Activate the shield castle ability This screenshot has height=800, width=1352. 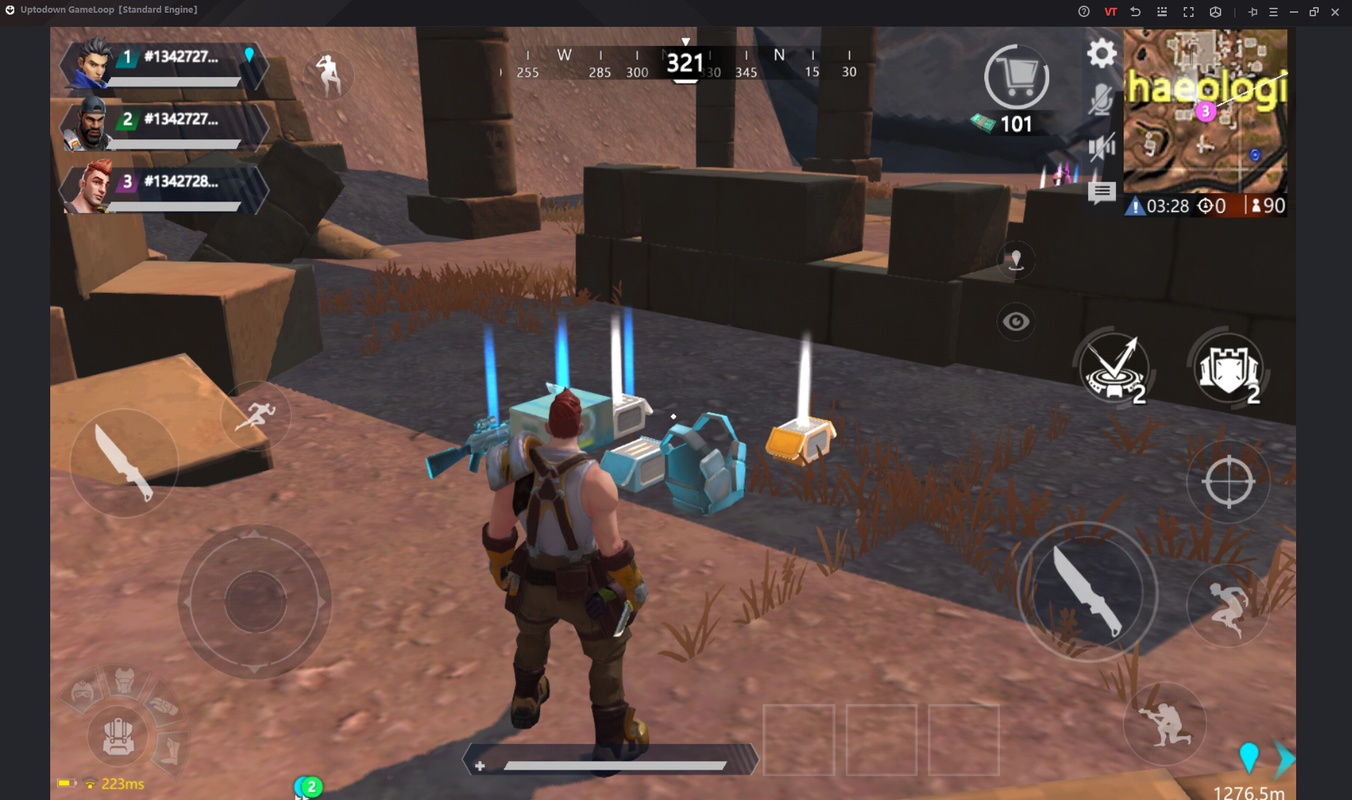(1229, 368)
